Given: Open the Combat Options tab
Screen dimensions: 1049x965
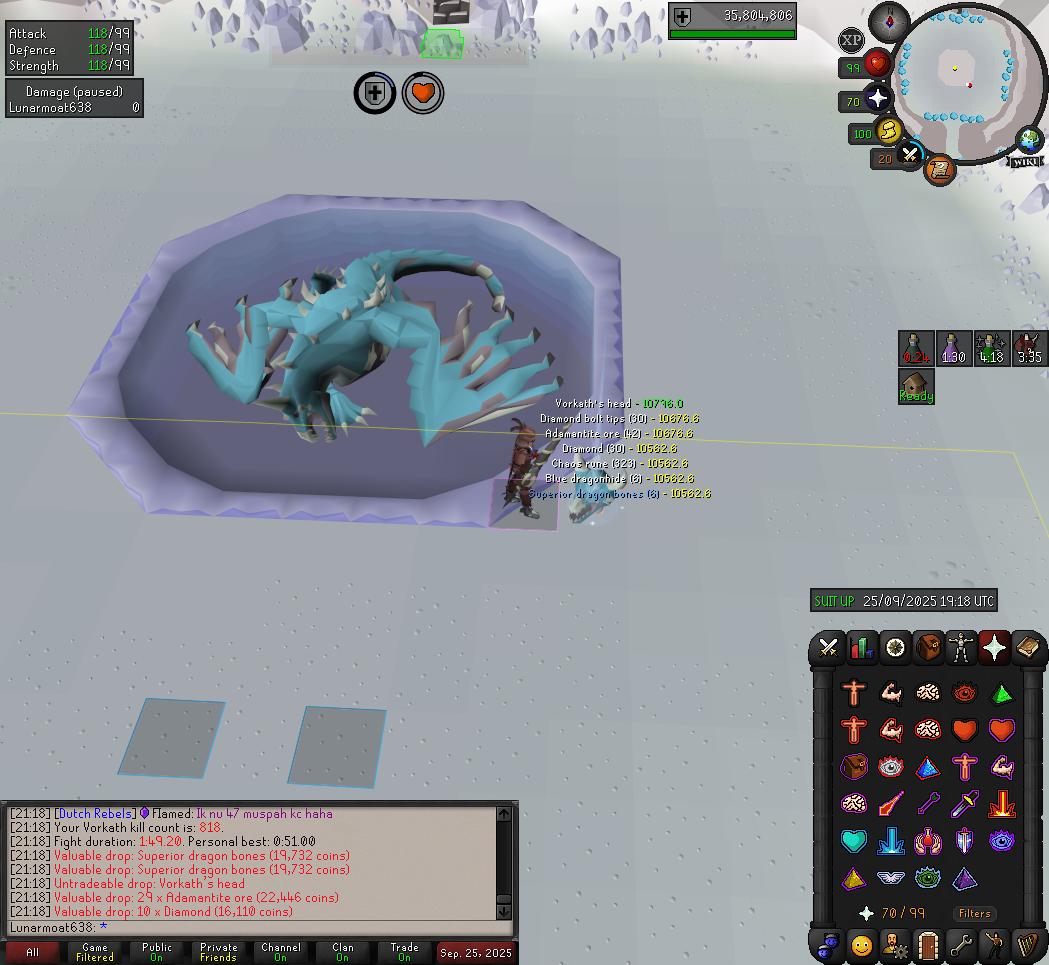Looking at the screenshot, I should [828, 648].
